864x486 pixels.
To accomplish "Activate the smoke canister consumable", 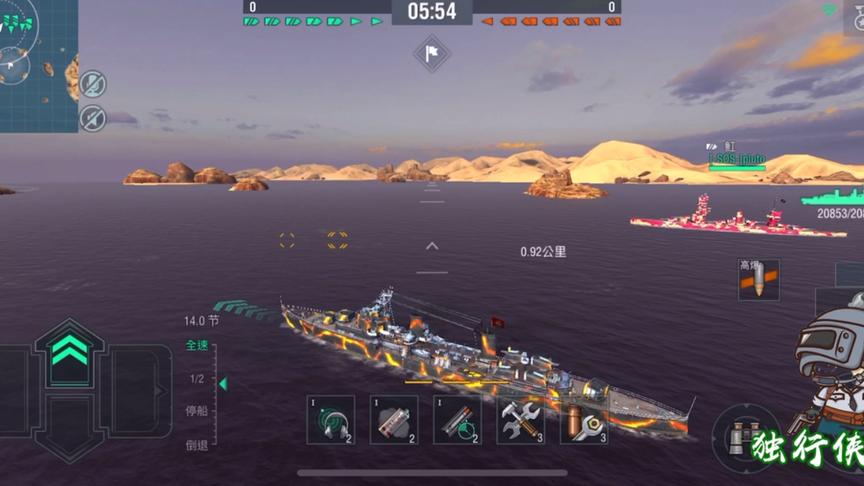I will click(x=394, y=419).
